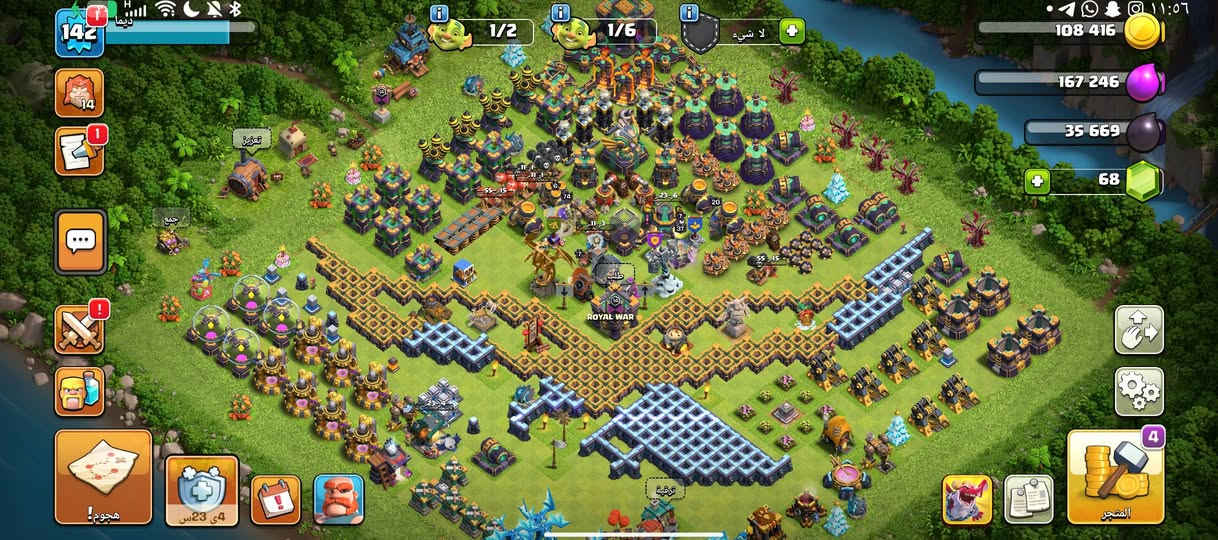Tap the red dragon event icon
This screenshot has height=540, width=1218.
click(x=966, y=499)
